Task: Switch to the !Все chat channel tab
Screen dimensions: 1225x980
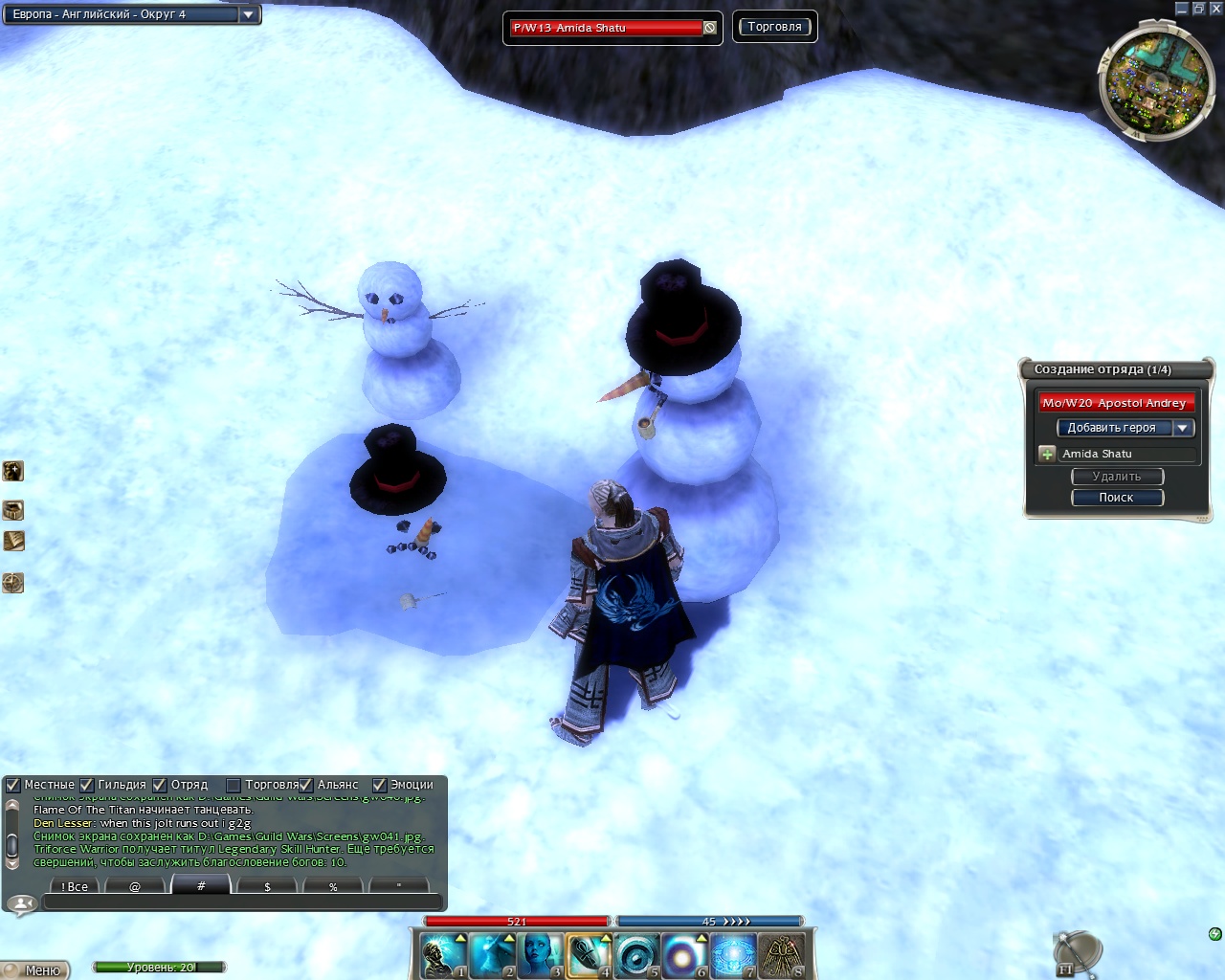Action: [x=75, y=886]
